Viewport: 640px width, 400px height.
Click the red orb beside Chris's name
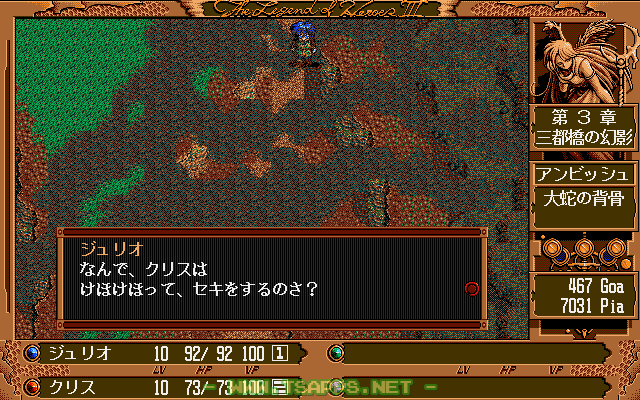(x=31, y=386)
